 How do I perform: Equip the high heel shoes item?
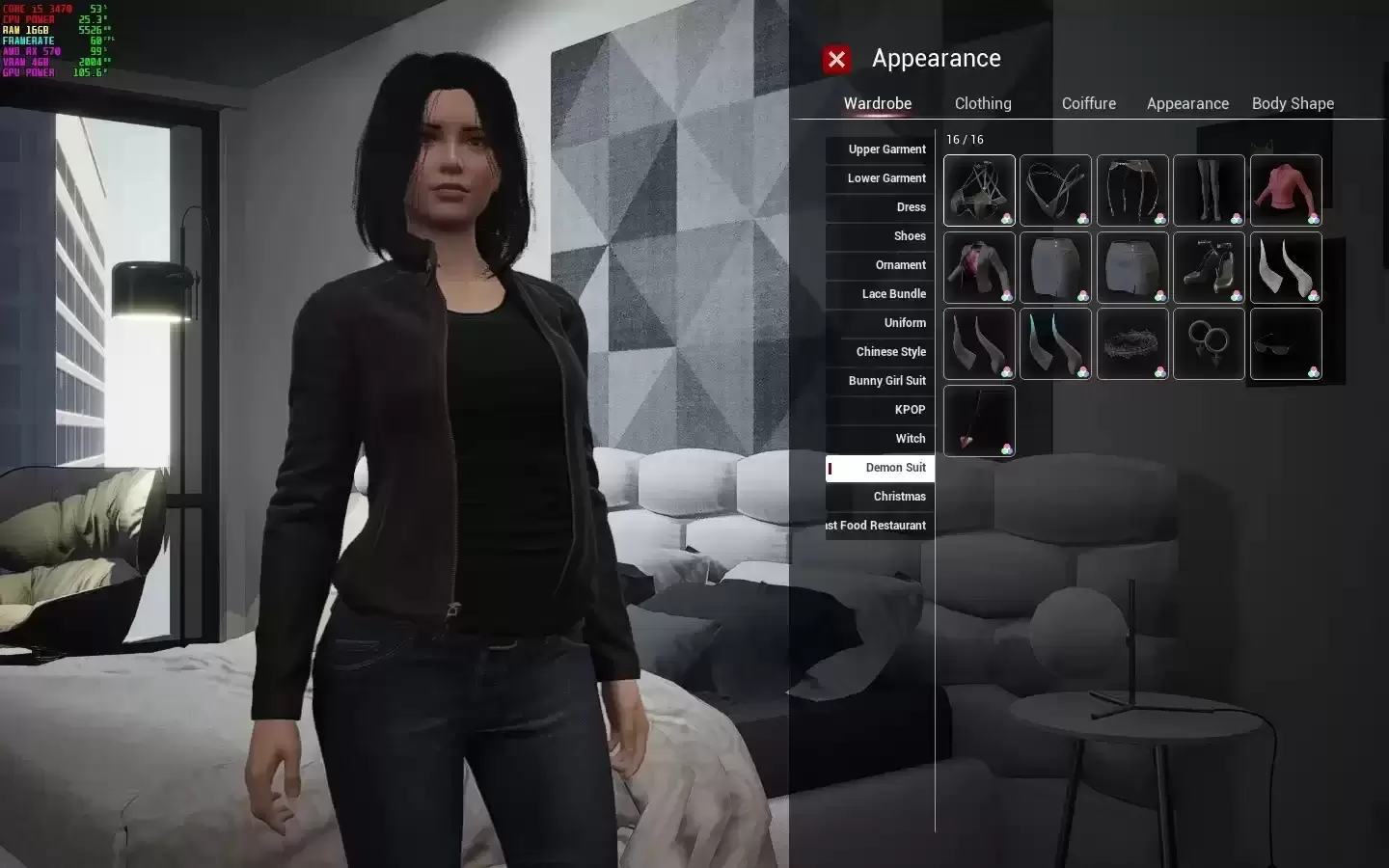1209,267
